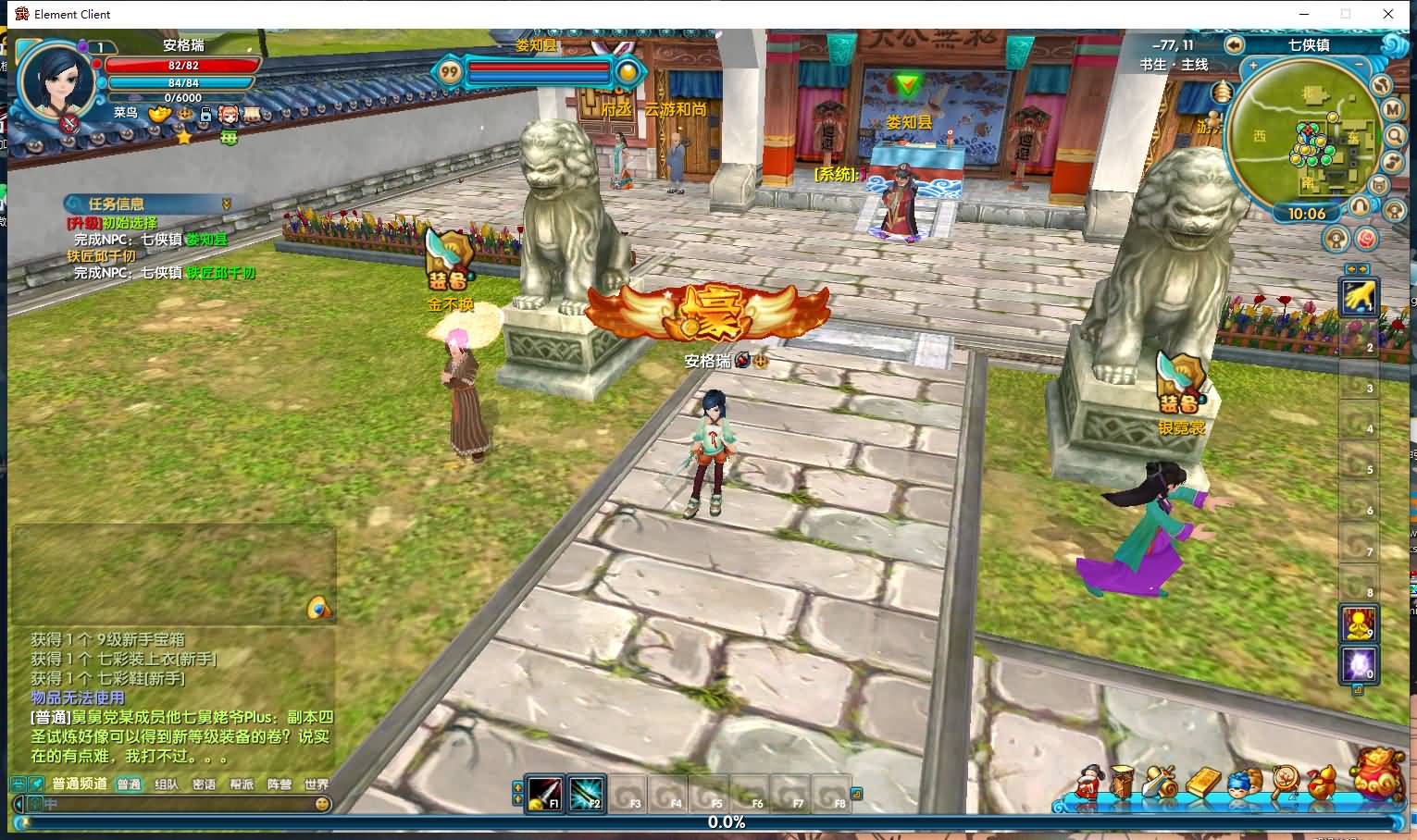The height and width of the screenshot is (840, 1417).
Task: Zoom out the minimap with minus button
Action: [x=1361, y=67]
